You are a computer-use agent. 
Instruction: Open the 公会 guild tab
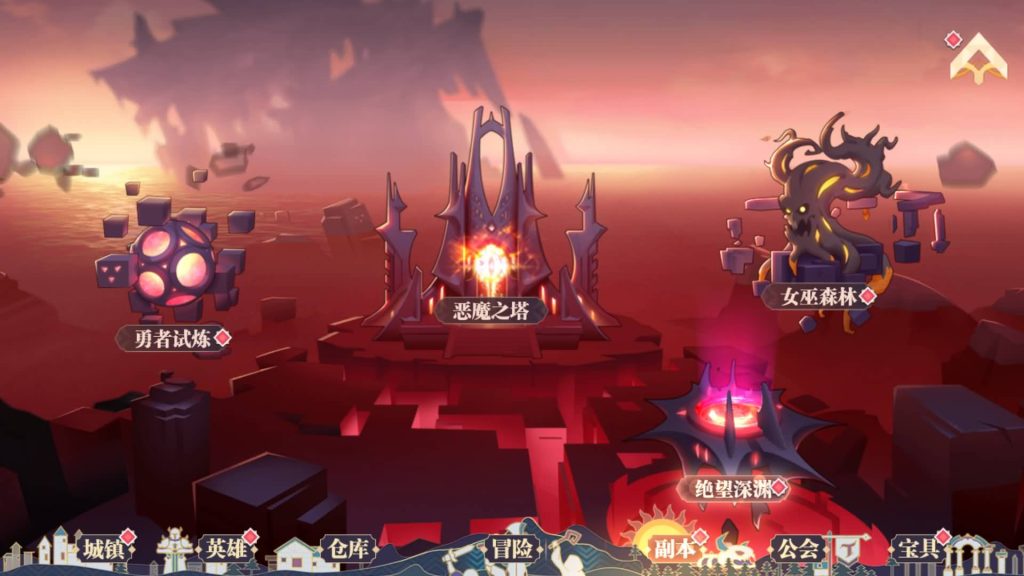click(x=795, y=549)
